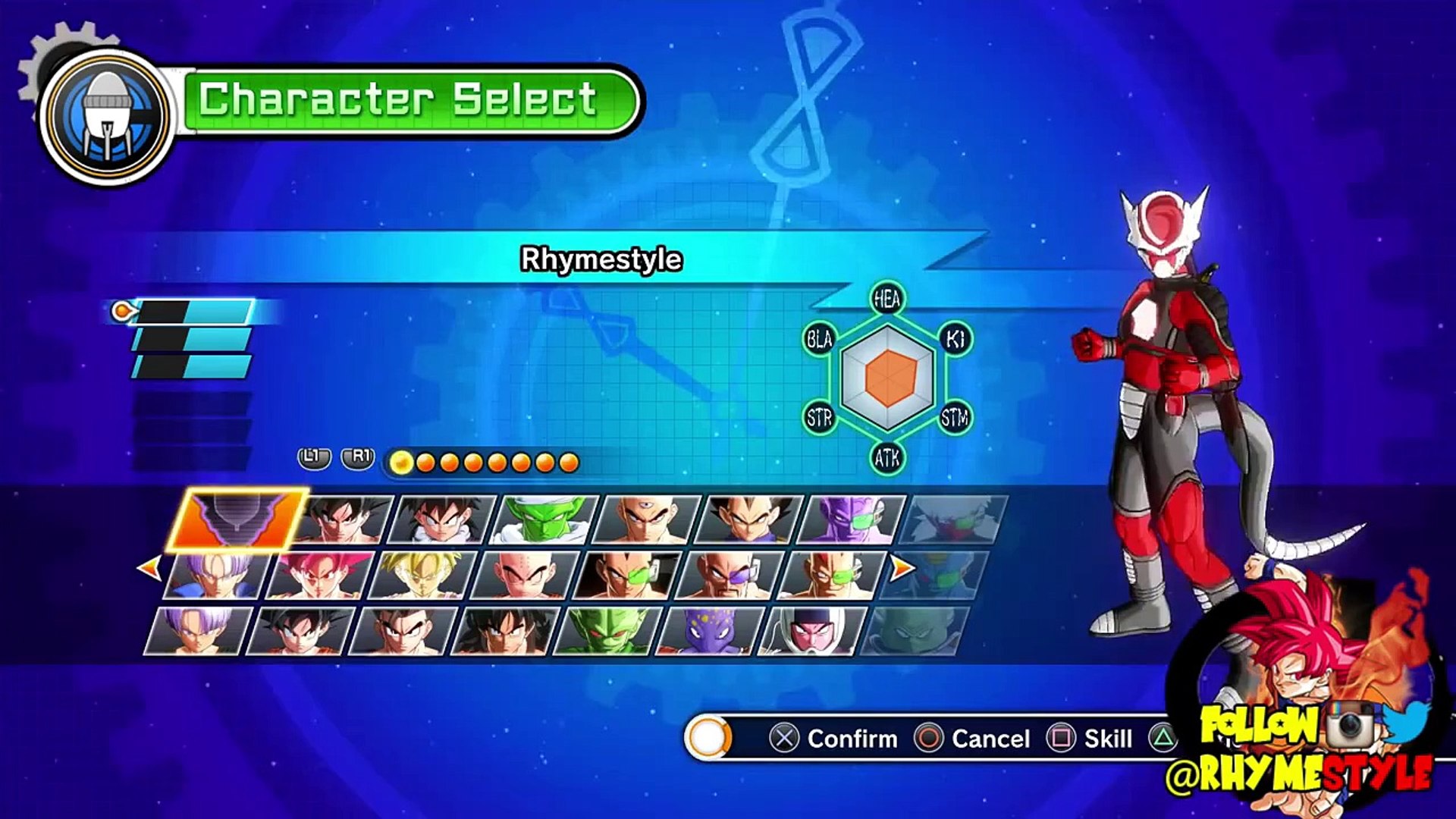Pick the white-helmeted Frieza soldier
The width and height of the screenshot is (1456, 819).
(811, 631)
